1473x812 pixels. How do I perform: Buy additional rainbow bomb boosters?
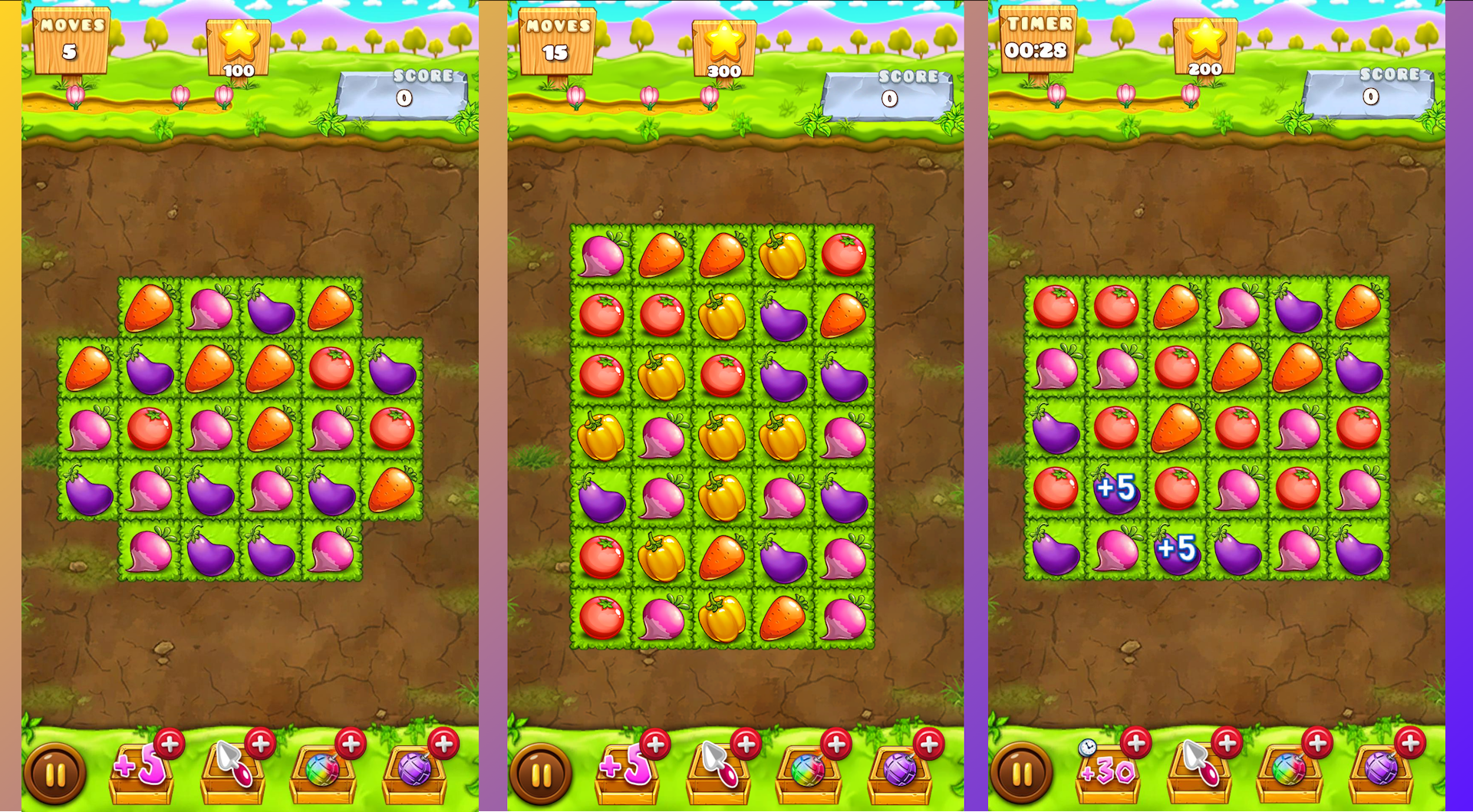click(352, 742)
